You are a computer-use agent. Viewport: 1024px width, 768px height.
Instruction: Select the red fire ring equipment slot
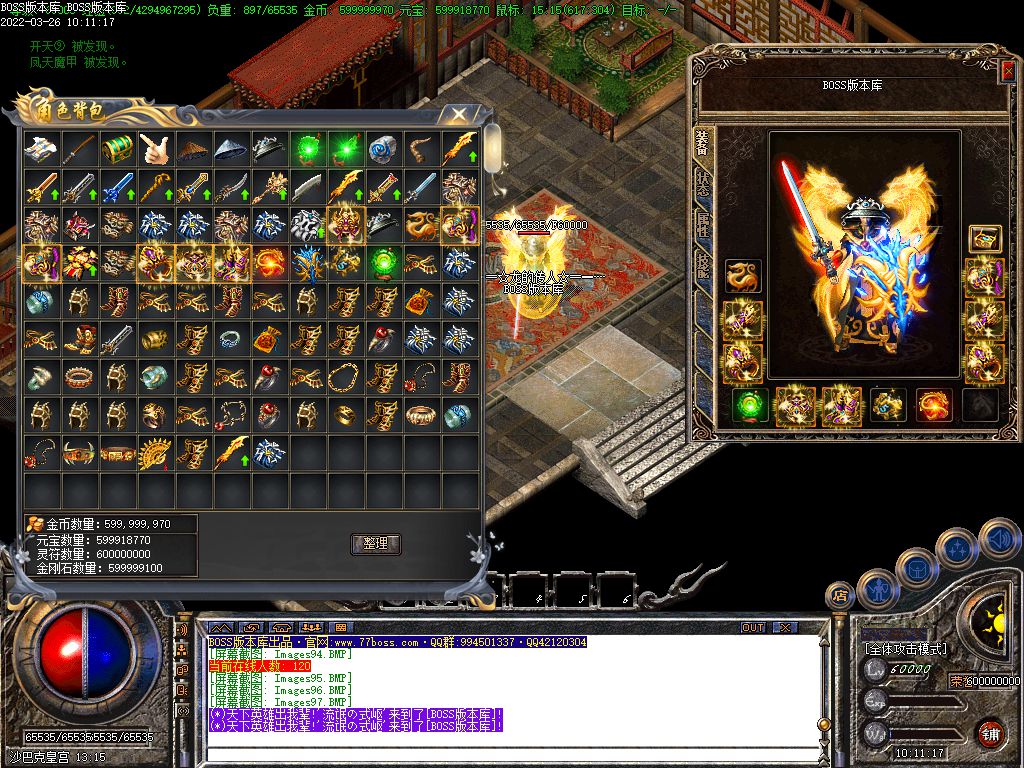(934, 405)
